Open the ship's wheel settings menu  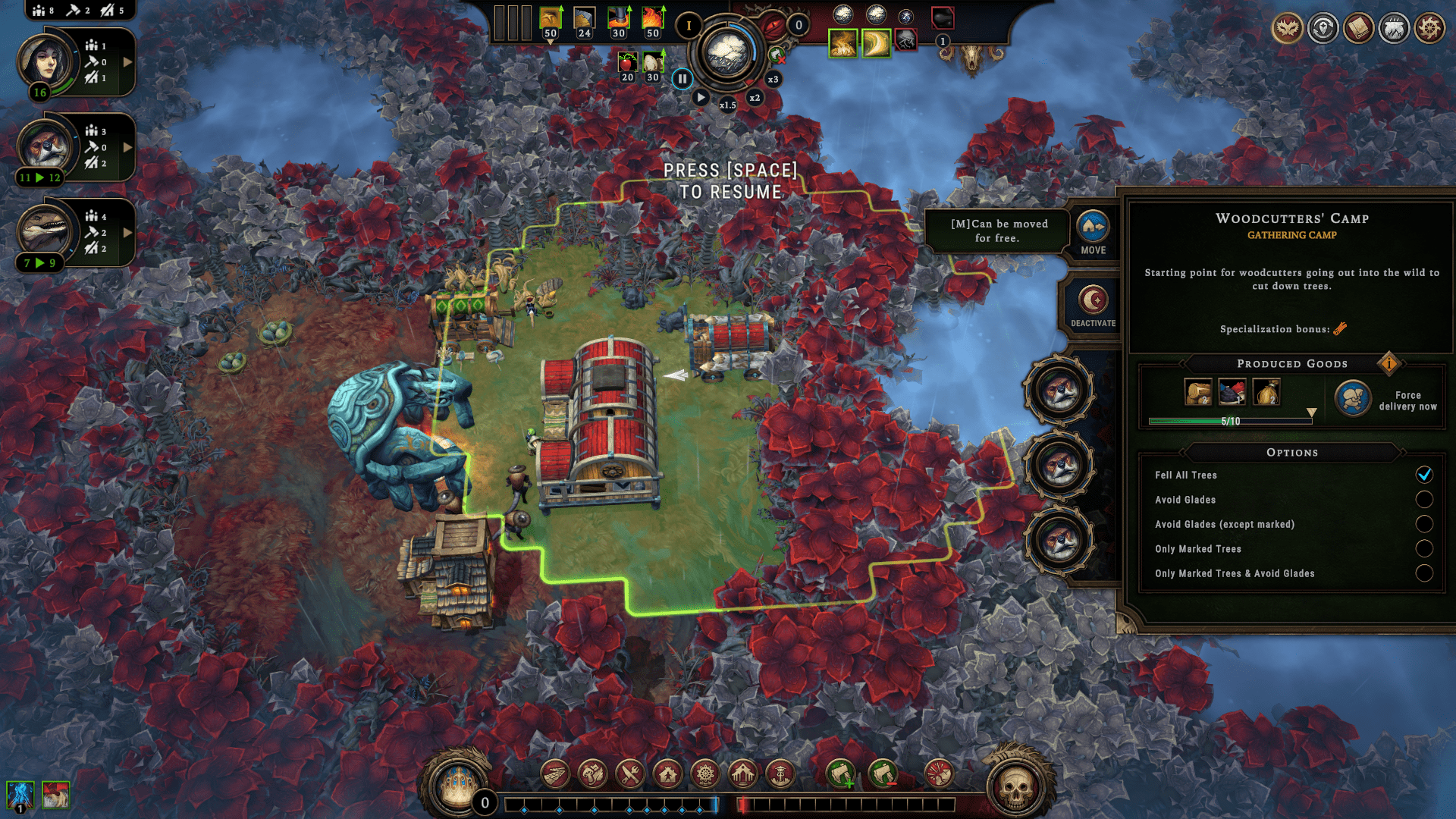pyautogui.click(x=1429, y=29)
